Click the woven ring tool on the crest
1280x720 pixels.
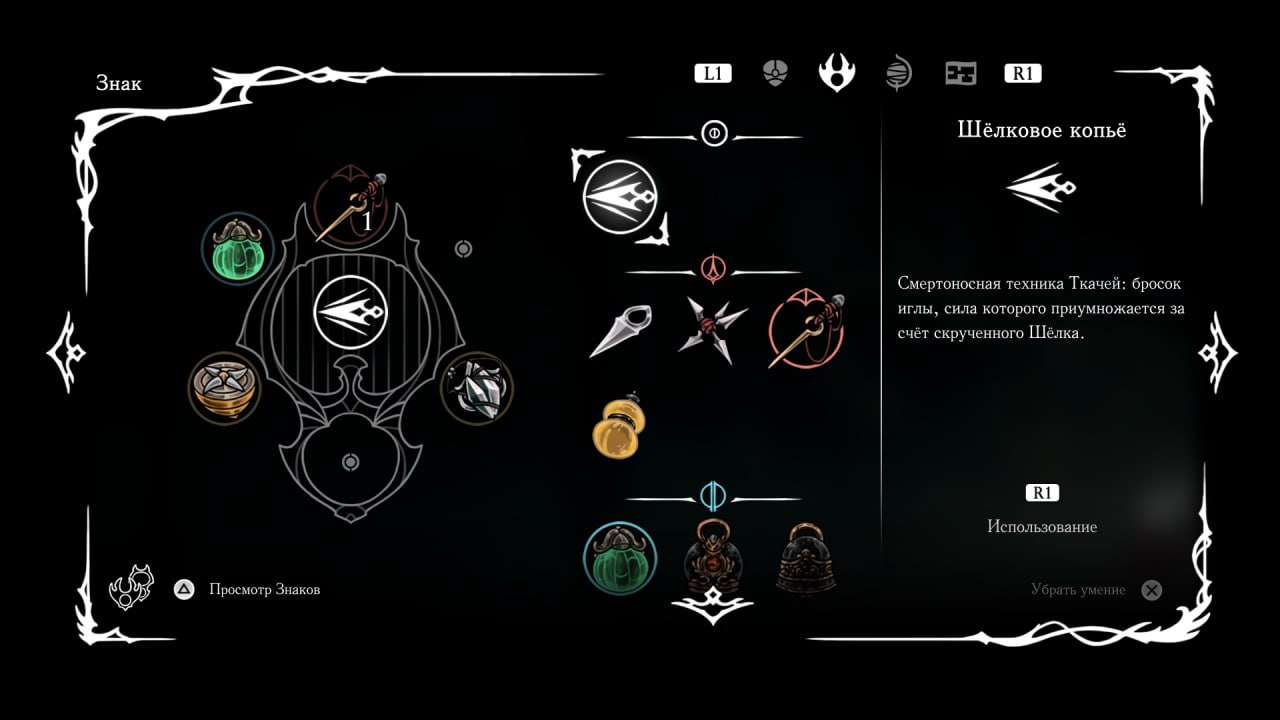click(224, 389)
